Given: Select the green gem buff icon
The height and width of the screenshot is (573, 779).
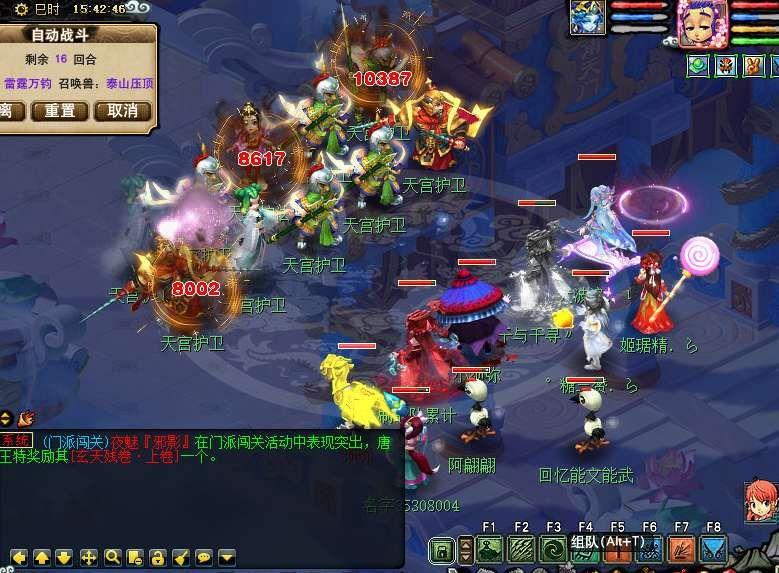Looking at the screenshot, I should pyautogui.click(x=698, y=66).
